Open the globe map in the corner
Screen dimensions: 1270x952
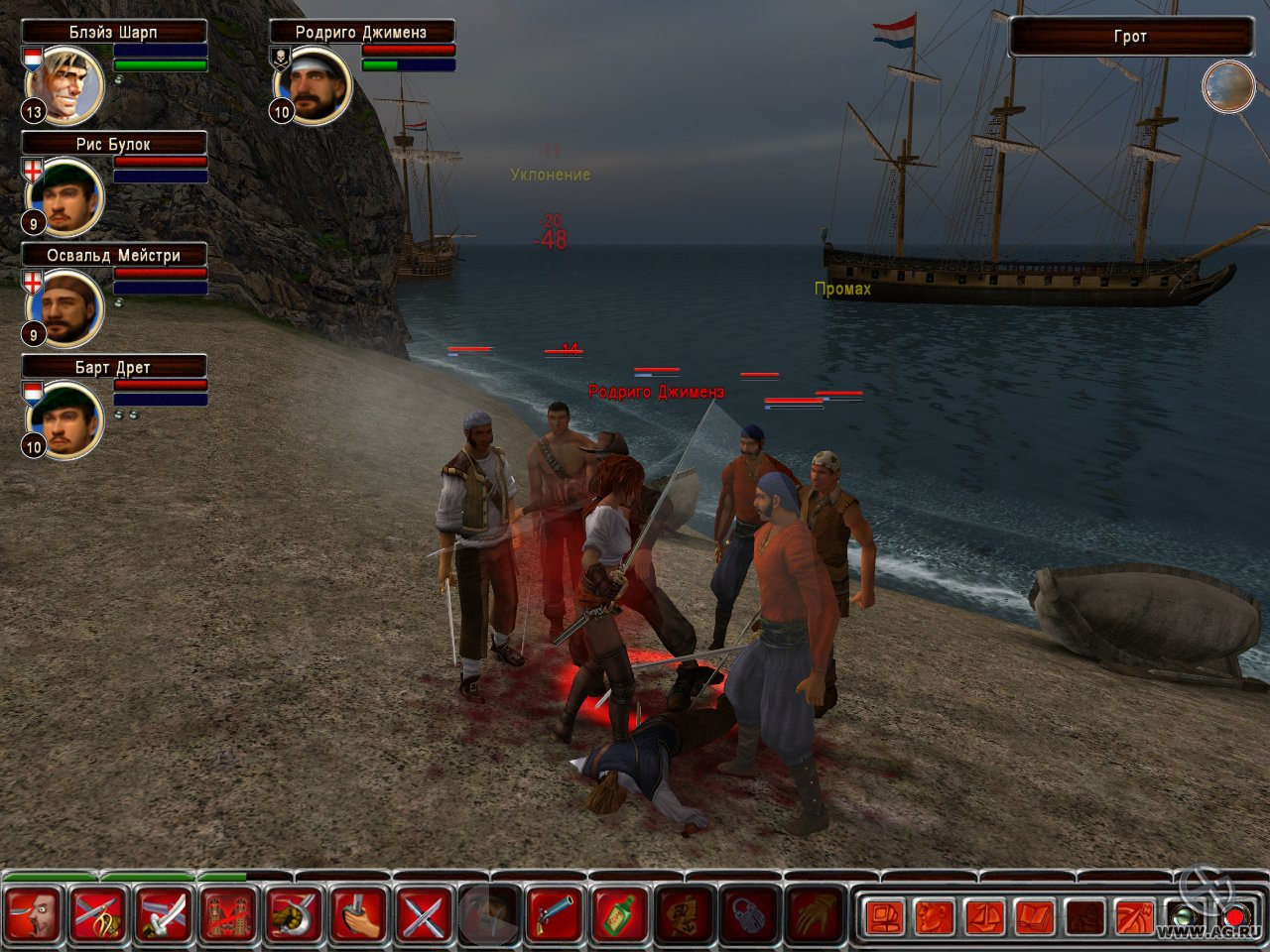tap(1228, 86)
